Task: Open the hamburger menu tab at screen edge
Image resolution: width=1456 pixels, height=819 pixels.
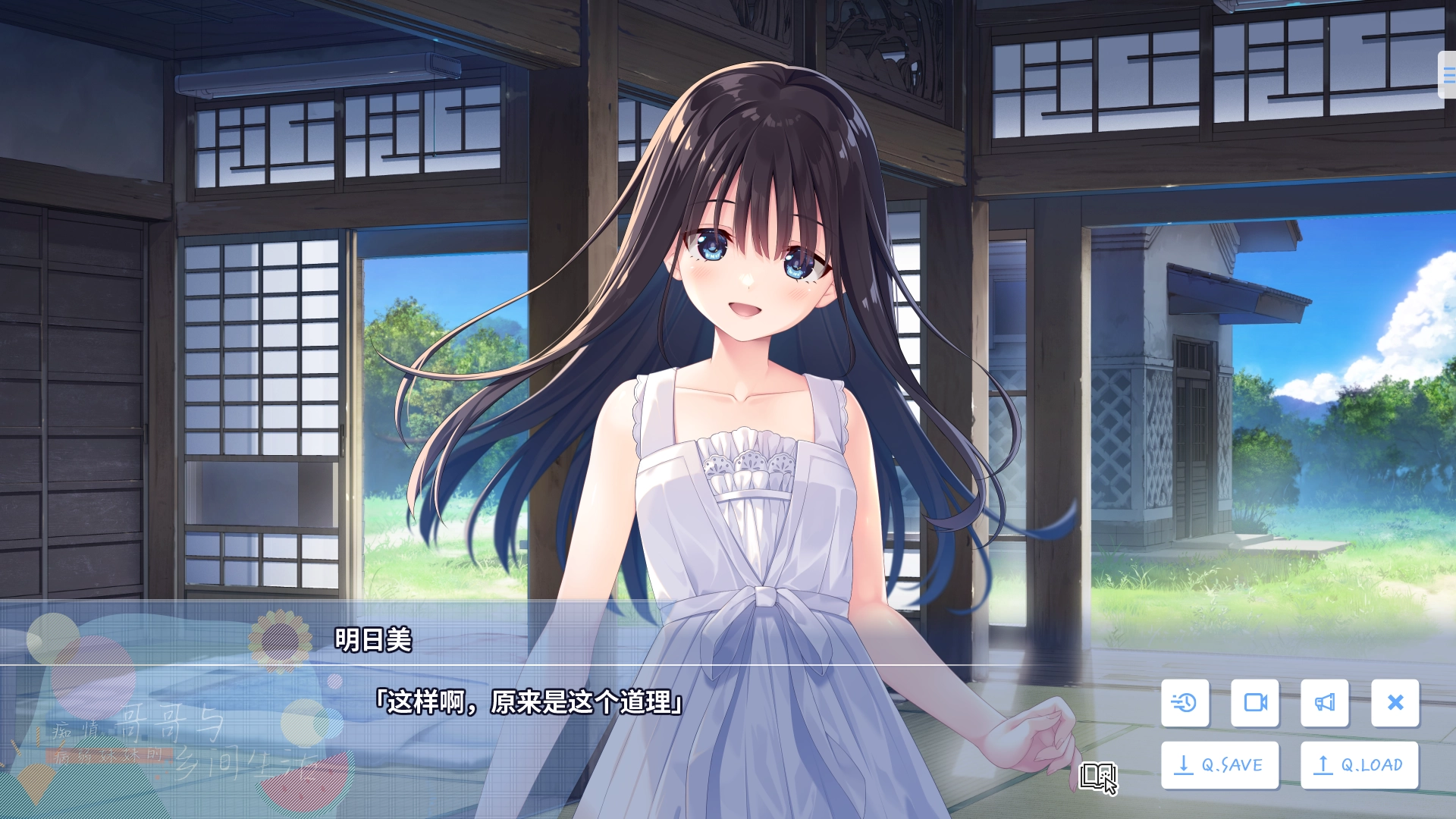Action: click(x=1448, y=74)
